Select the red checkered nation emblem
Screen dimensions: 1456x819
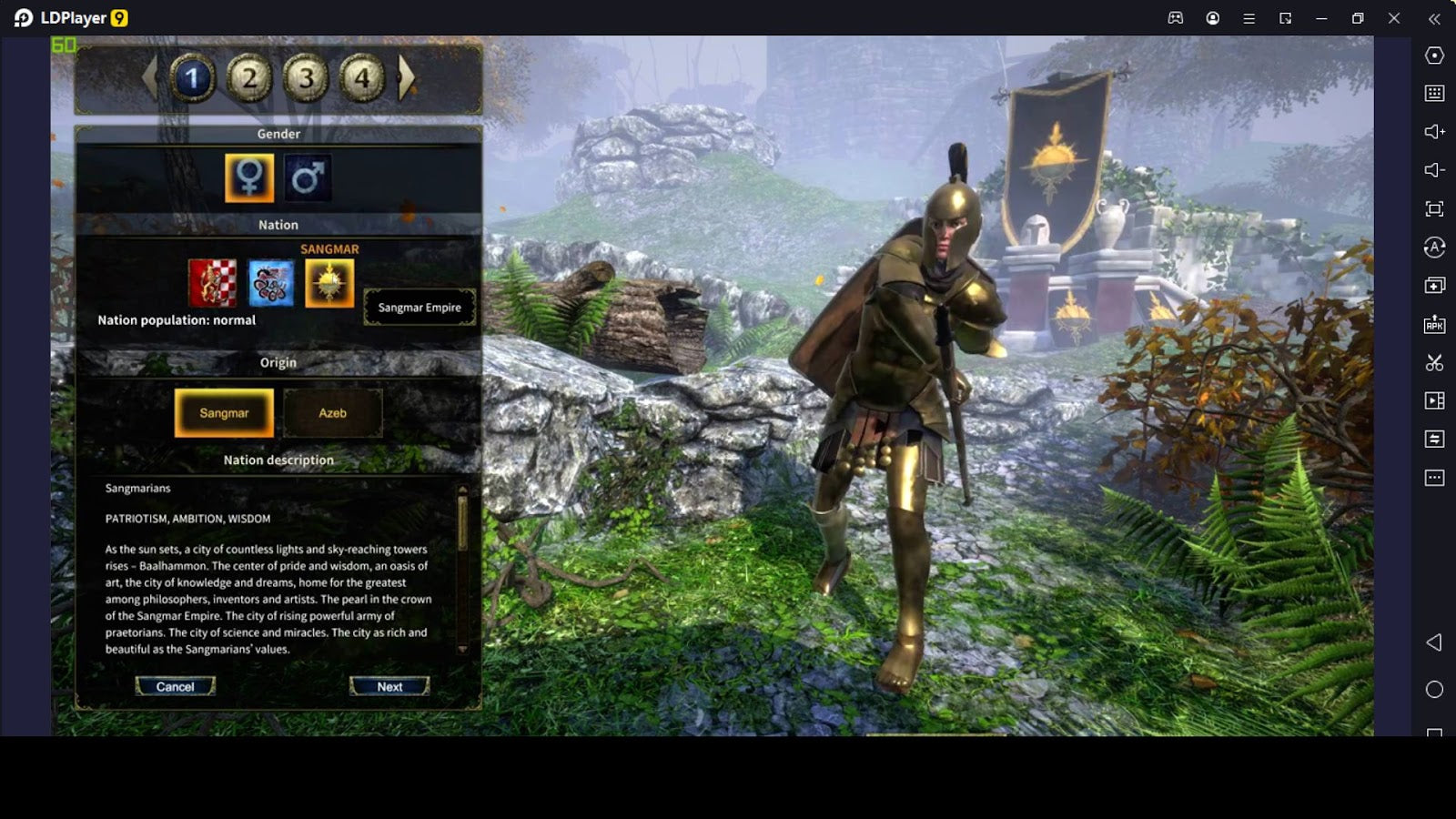[x=212, y=283]
